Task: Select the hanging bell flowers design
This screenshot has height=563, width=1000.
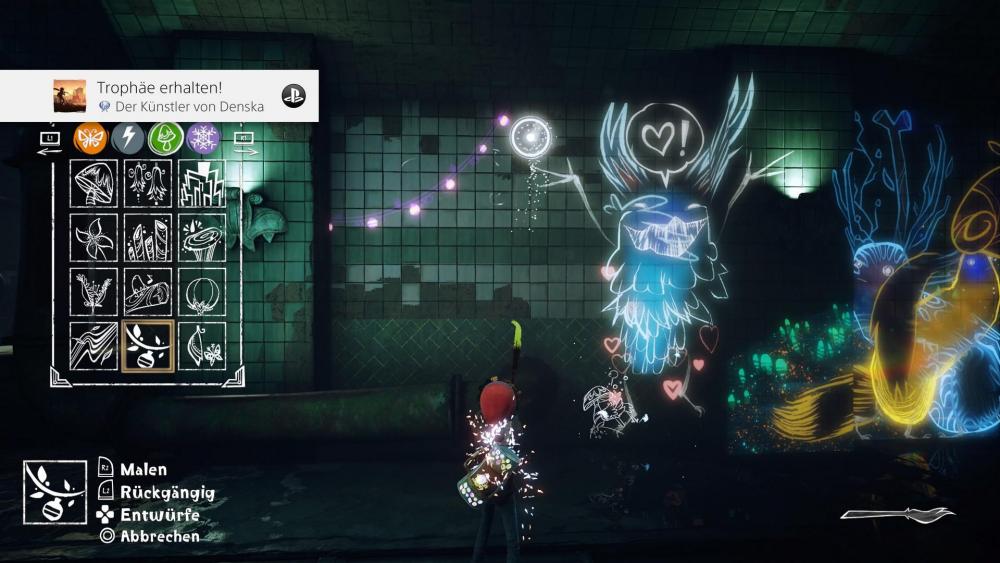Action: [x=148, y=183]
